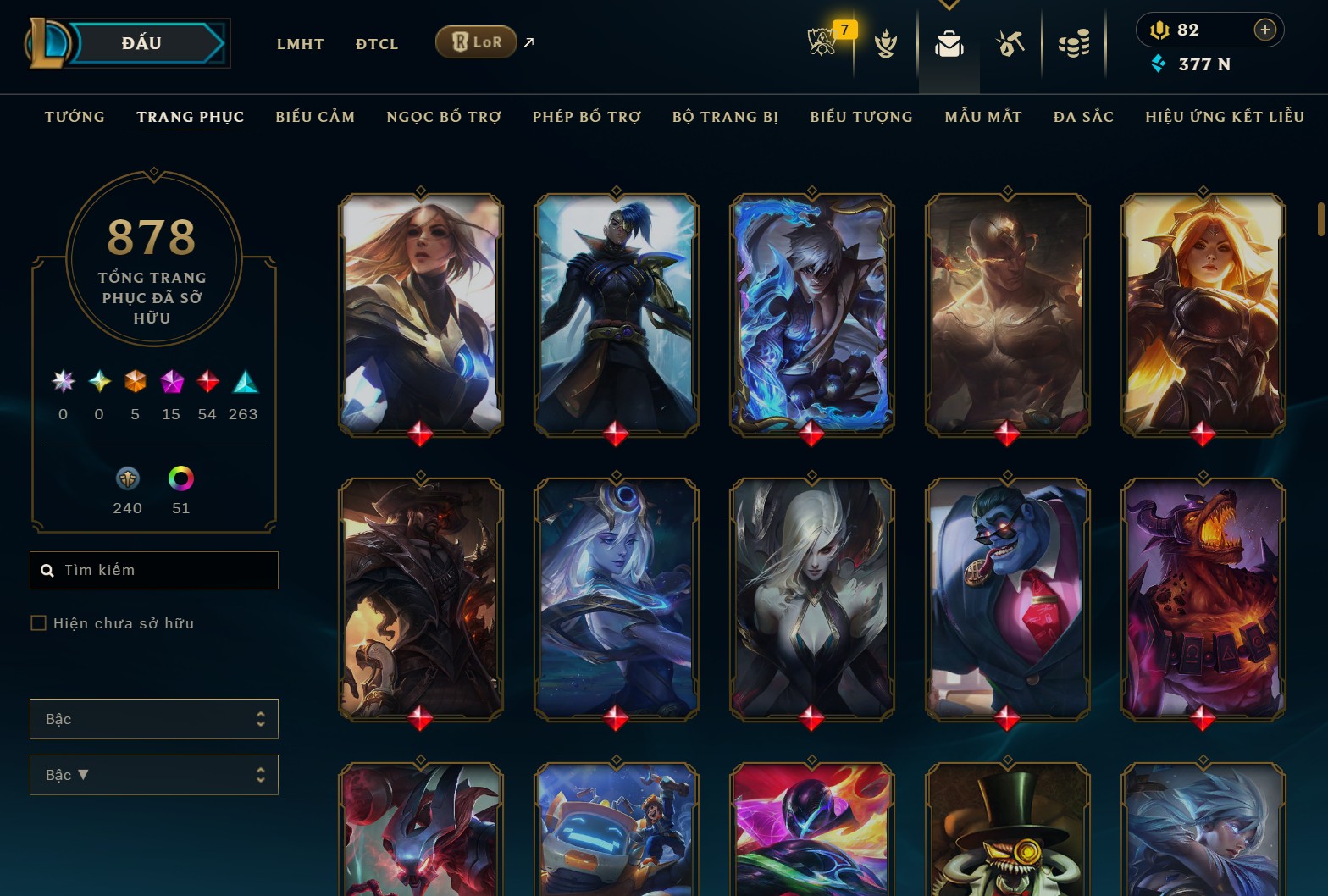
Task: Click the 'Tìm kiếm' search field
Action: (153, 570)
